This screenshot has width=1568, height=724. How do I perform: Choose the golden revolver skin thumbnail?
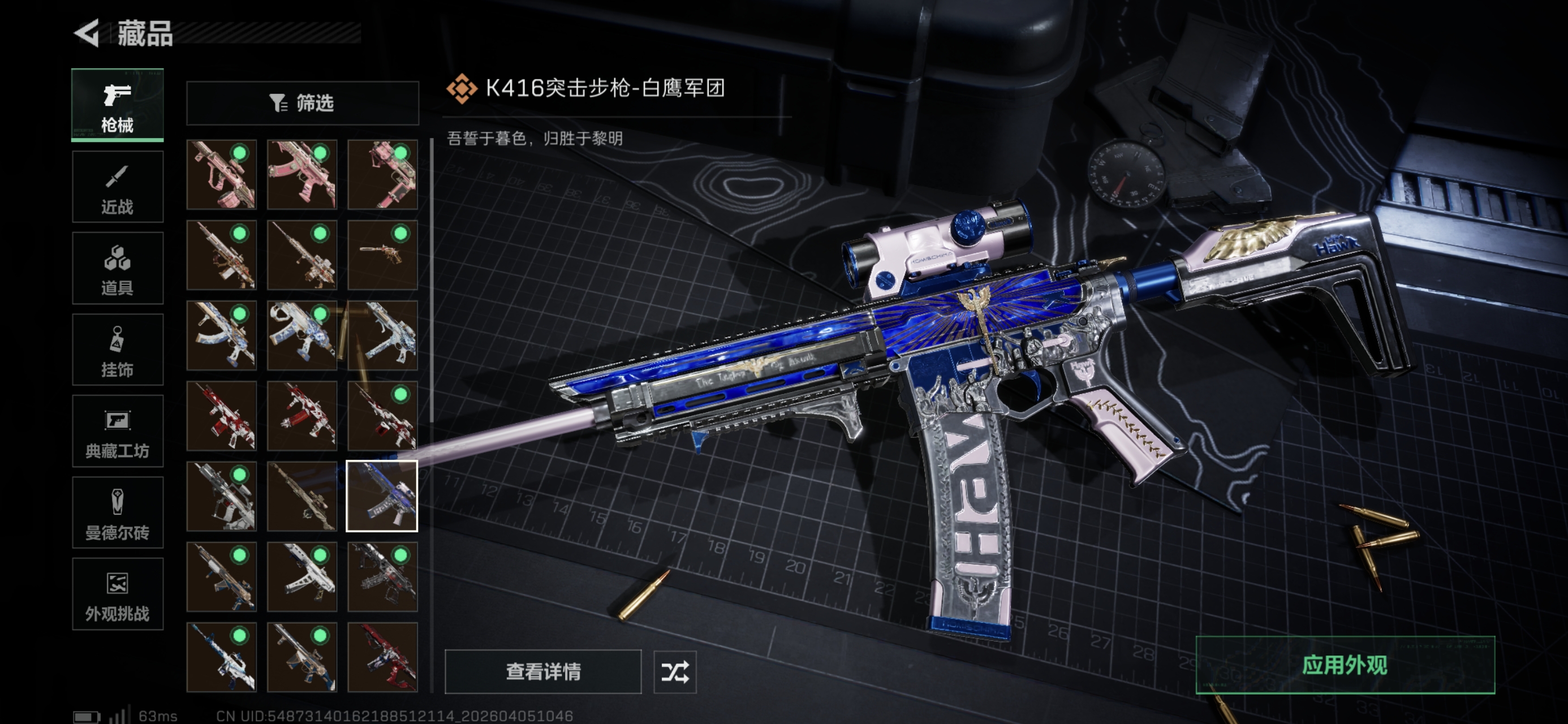pos(382,255)
